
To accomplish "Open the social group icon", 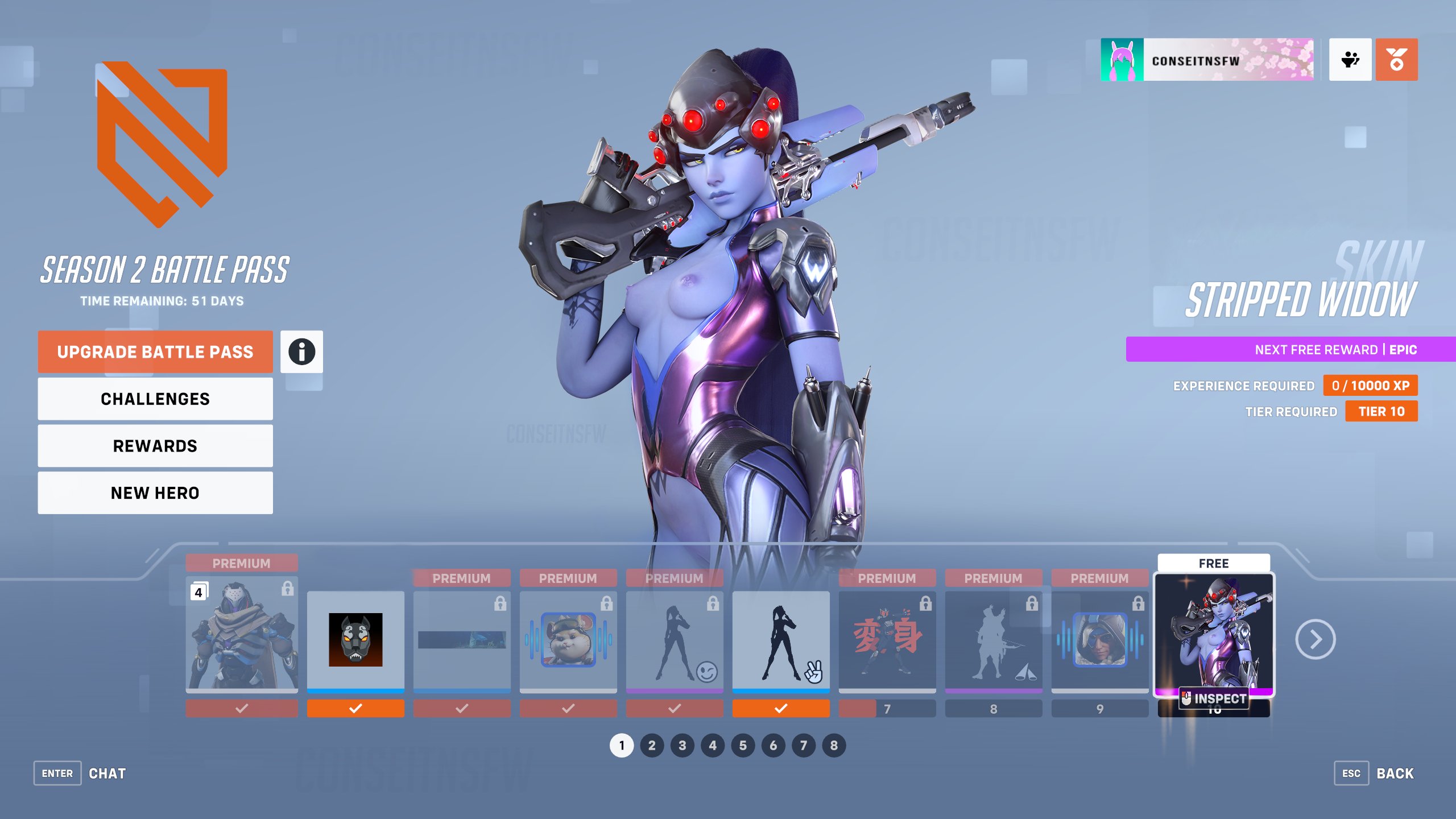I will (1350, 60).
